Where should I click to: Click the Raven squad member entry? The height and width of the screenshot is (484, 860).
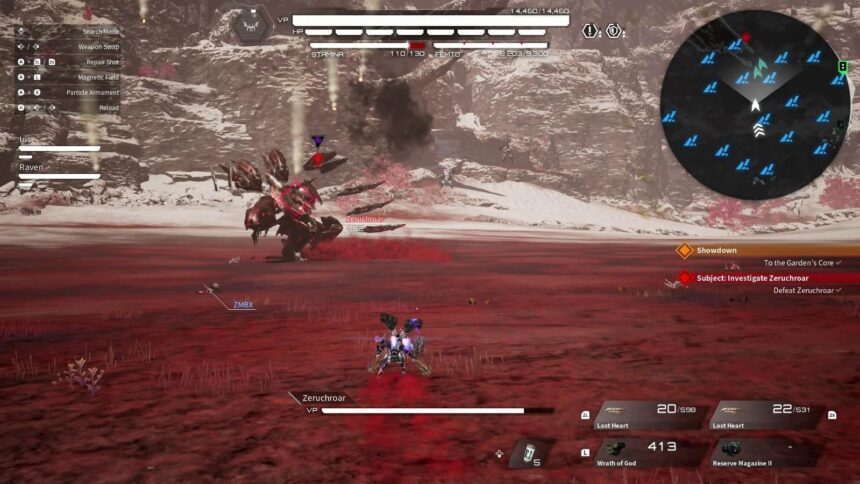pos(58,172)
